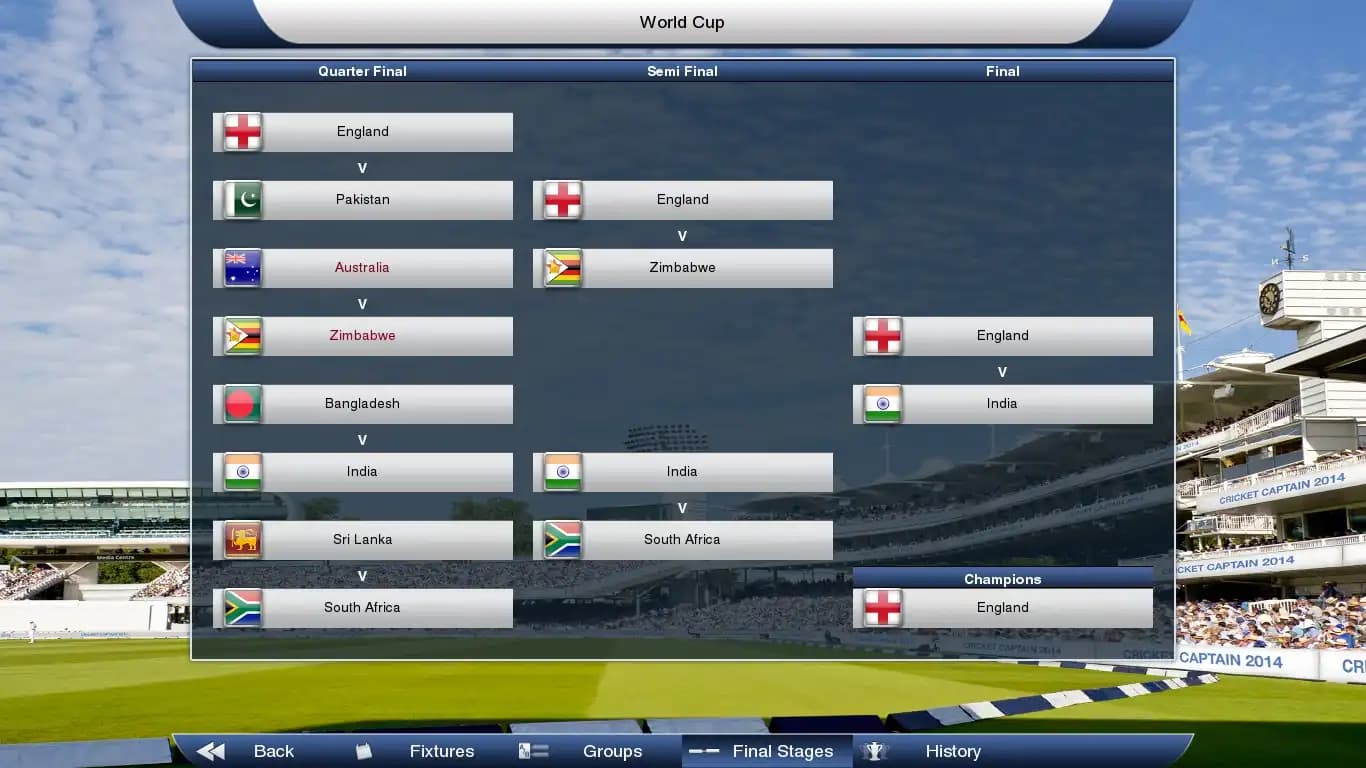1366x768 pixels.
Task: Pick Zimbabwe in the Semi Final column
Action: click(x=682, y=268)
